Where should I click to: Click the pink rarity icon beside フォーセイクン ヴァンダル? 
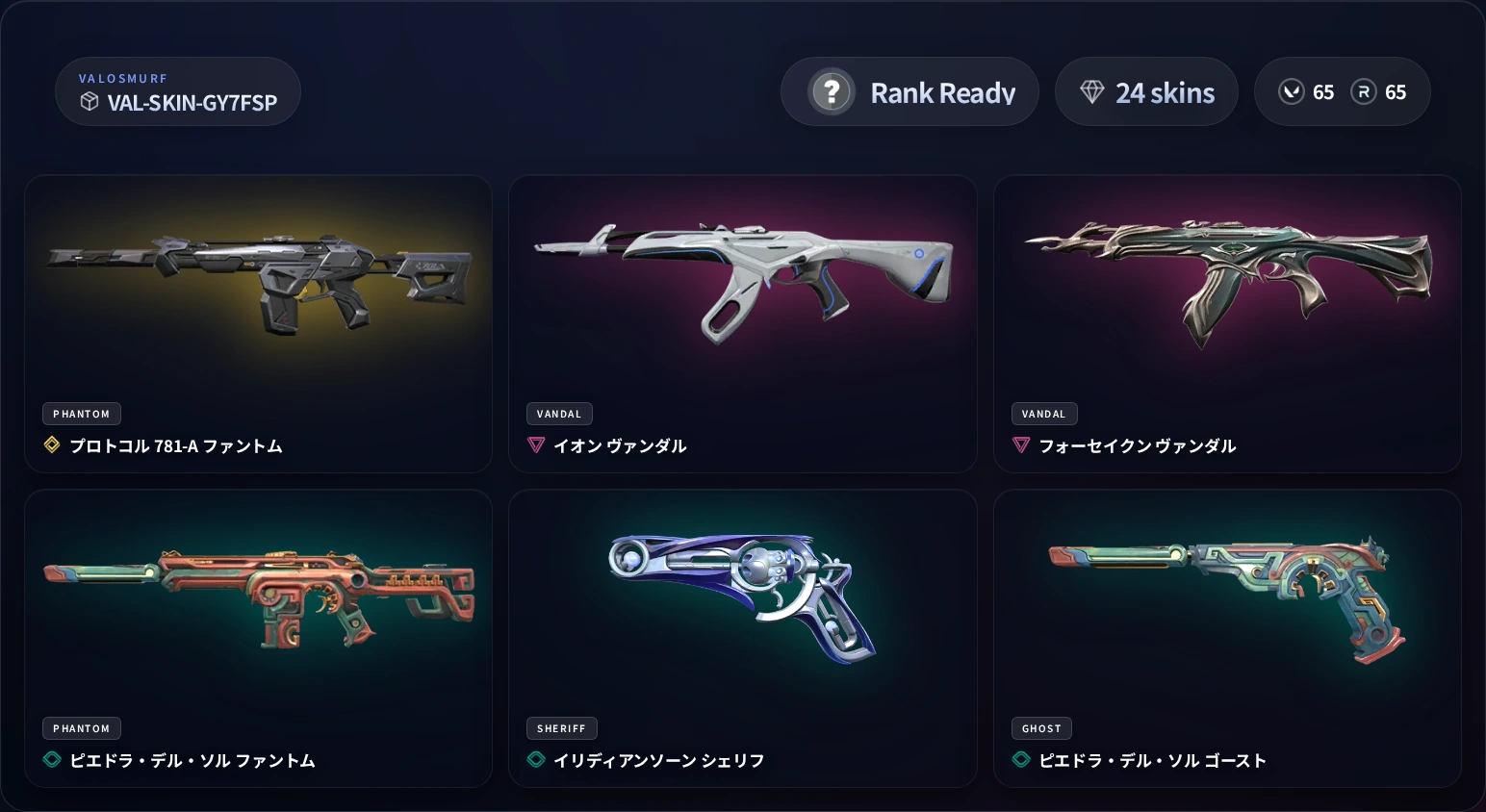tap(1021, 445)
